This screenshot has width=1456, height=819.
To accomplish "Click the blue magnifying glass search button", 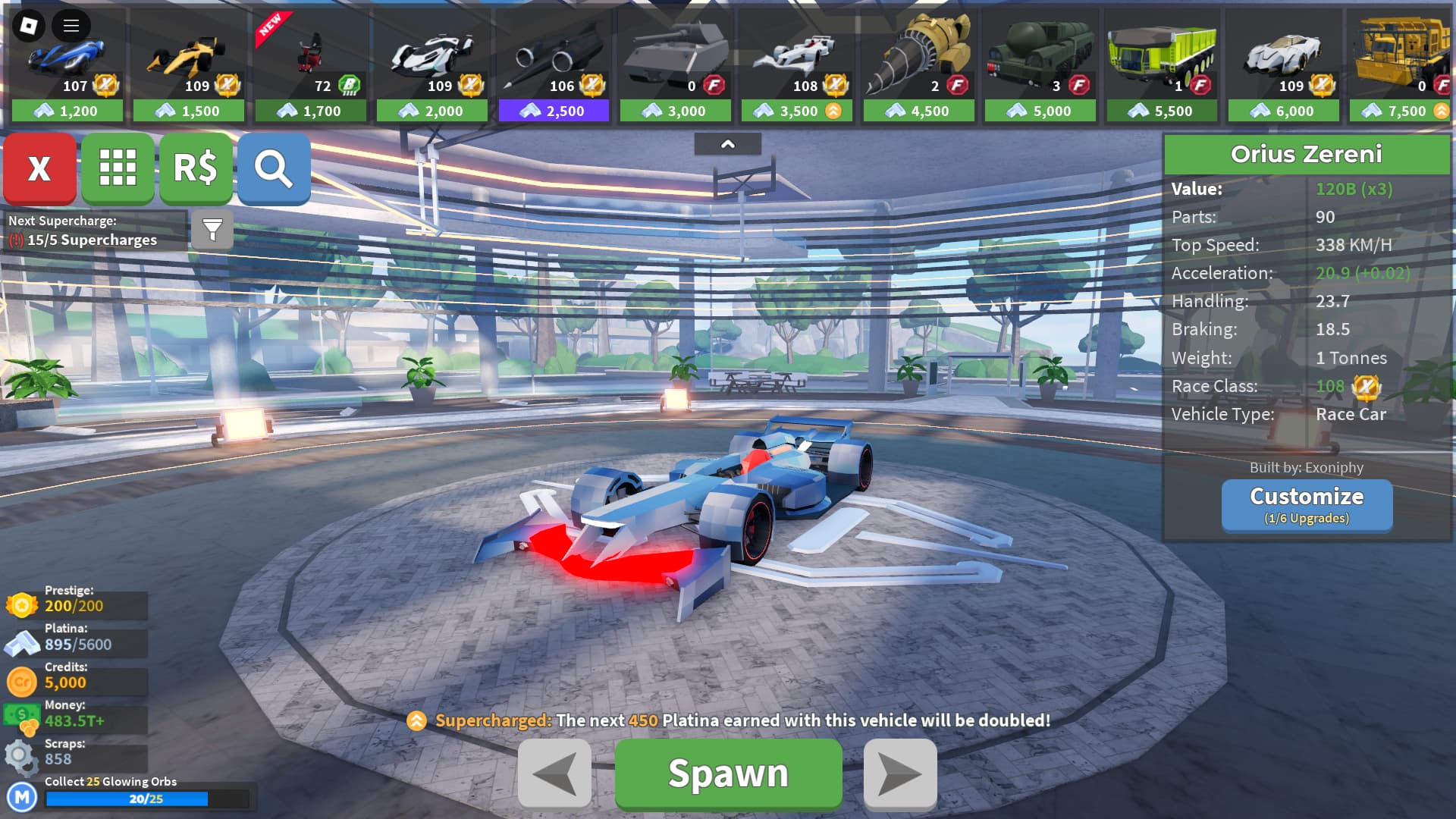I will [x=274, y=168].
